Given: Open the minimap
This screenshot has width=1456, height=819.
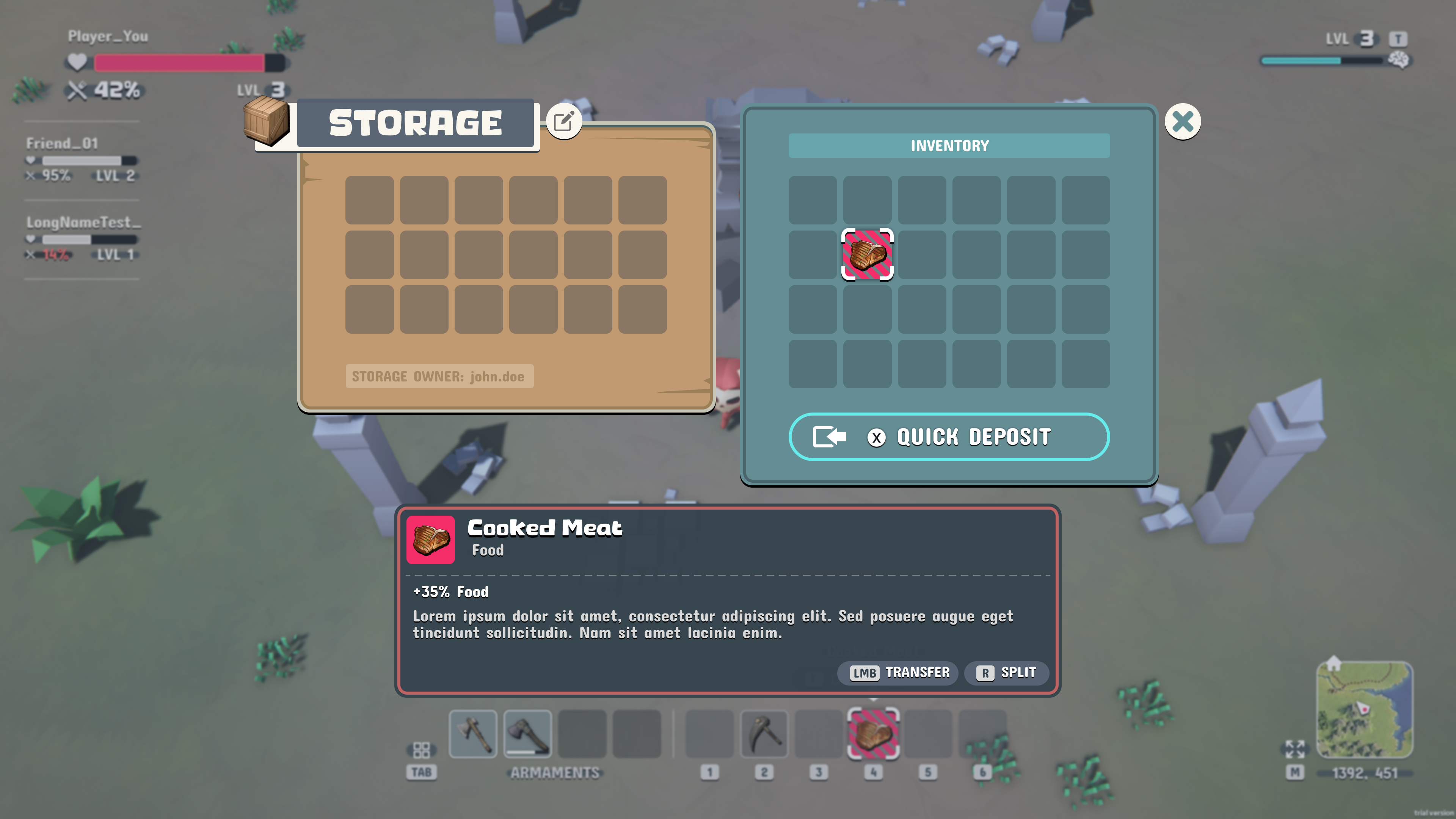Looking at the screenshot, I should point(1365,709).
